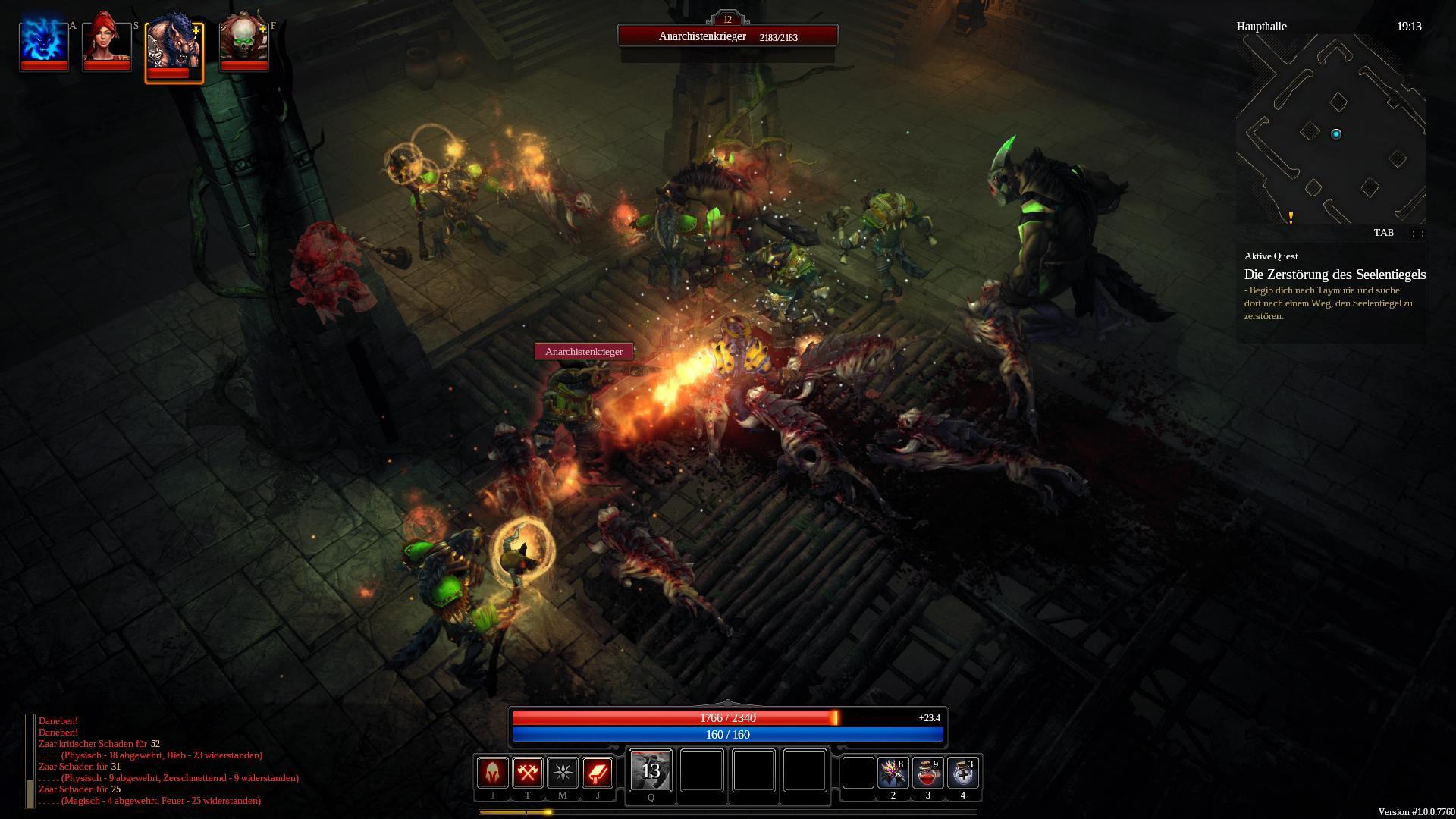The width and height of the screenshot is (1456, 819).
Task: Open the compass star map icon
Action: point(563,773)
